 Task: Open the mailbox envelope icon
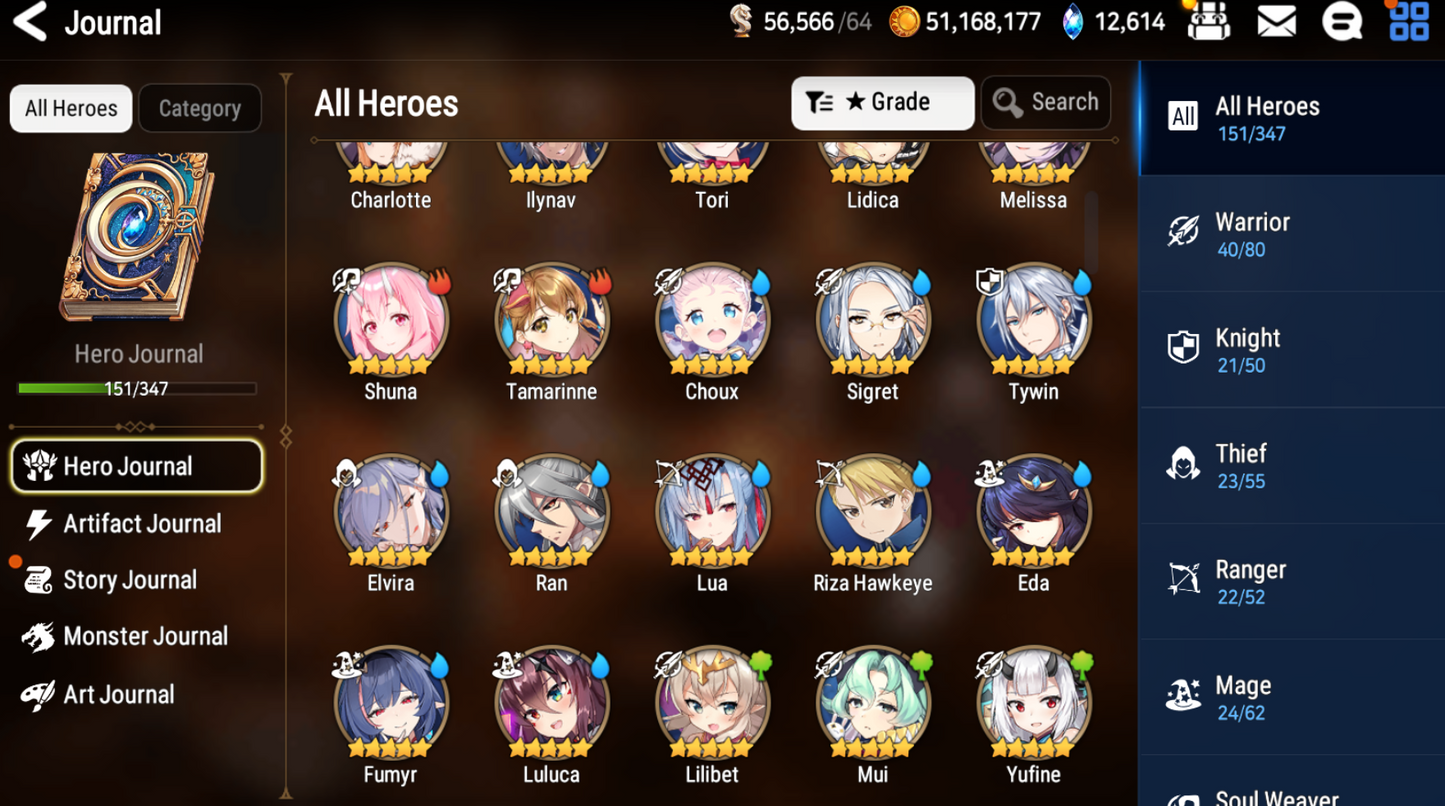tap(1276, 22)
